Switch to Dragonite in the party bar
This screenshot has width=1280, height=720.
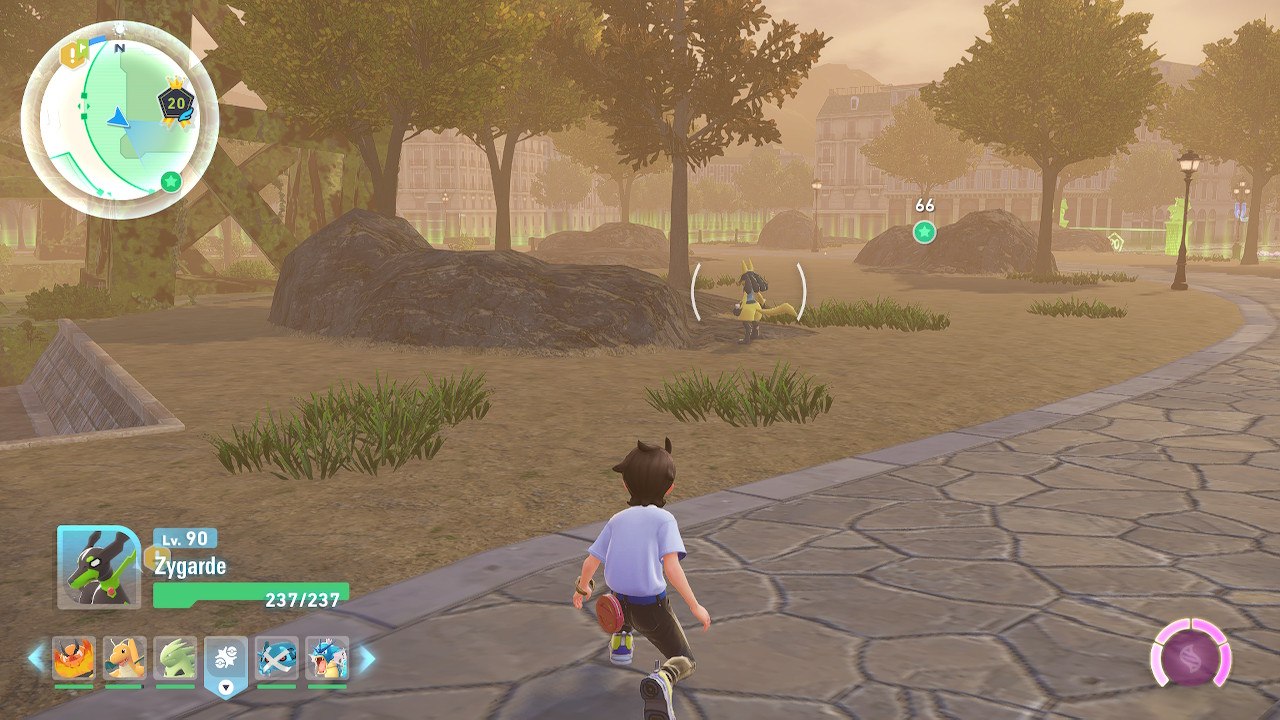tap(124, 659)
